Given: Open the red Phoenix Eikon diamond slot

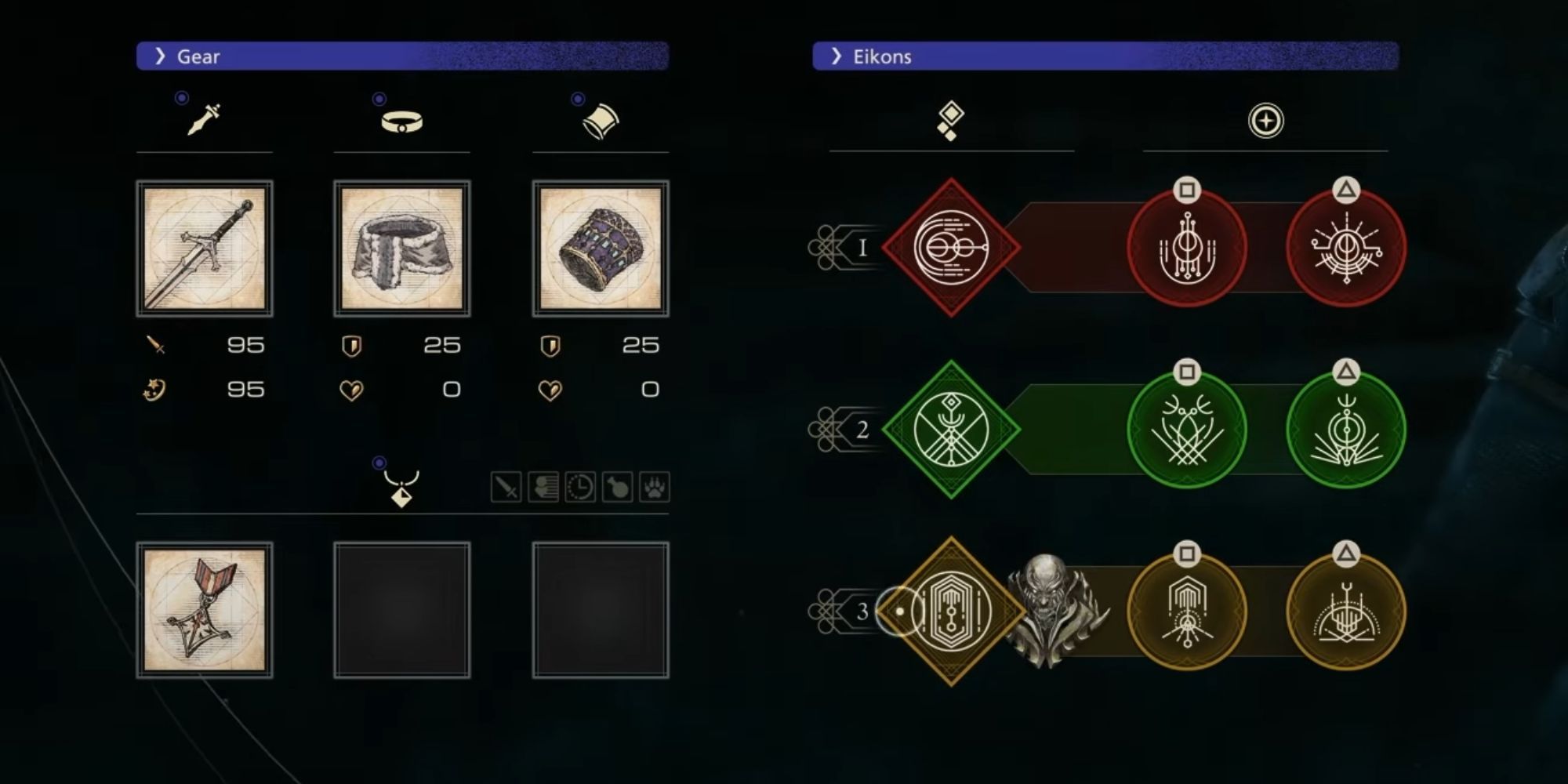Looking at the screenshot, I should [x=950, y=247].
